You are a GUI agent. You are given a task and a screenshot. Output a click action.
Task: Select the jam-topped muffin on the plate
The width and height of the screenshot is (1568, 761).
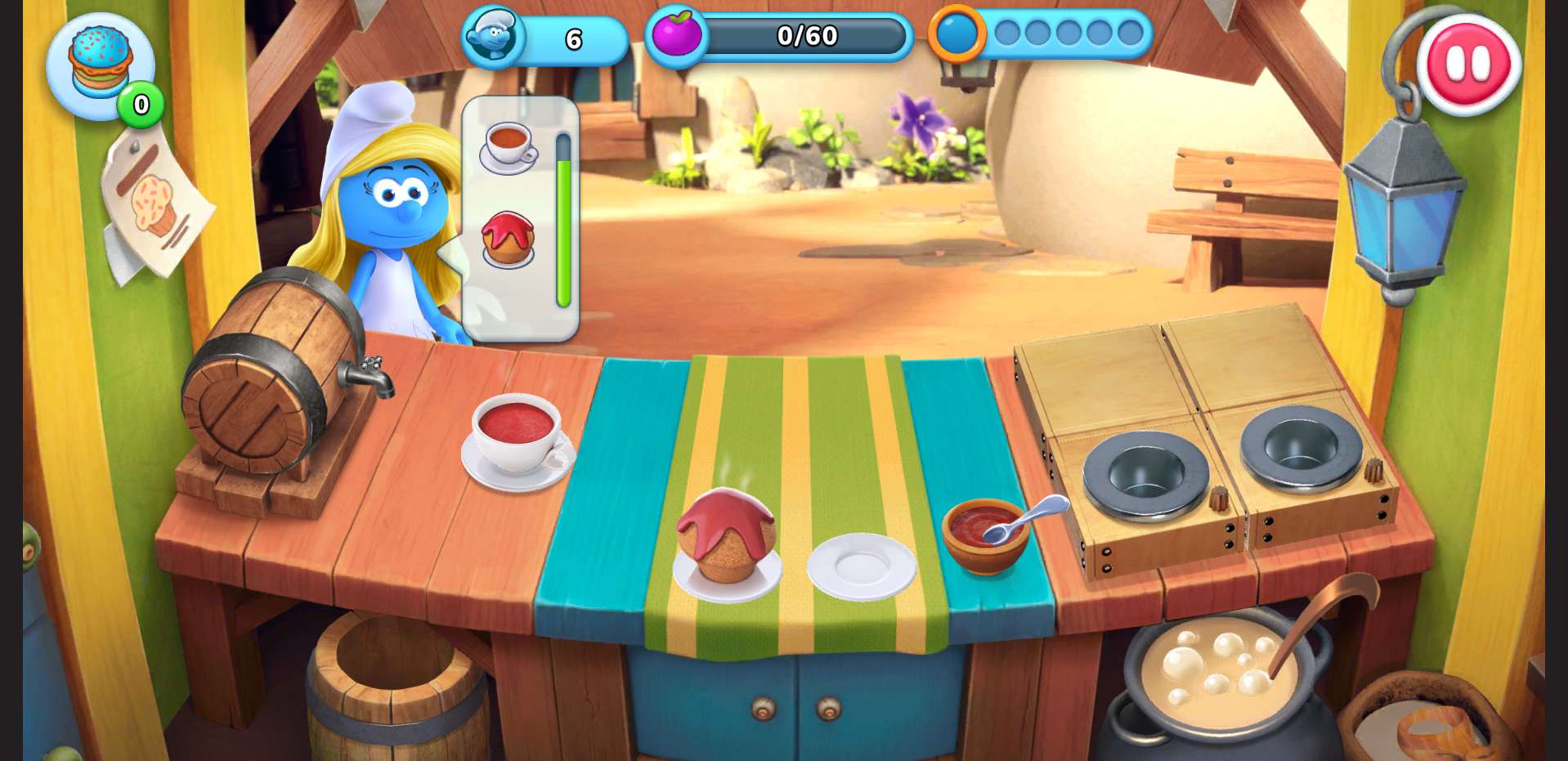[x=726, y=539]
